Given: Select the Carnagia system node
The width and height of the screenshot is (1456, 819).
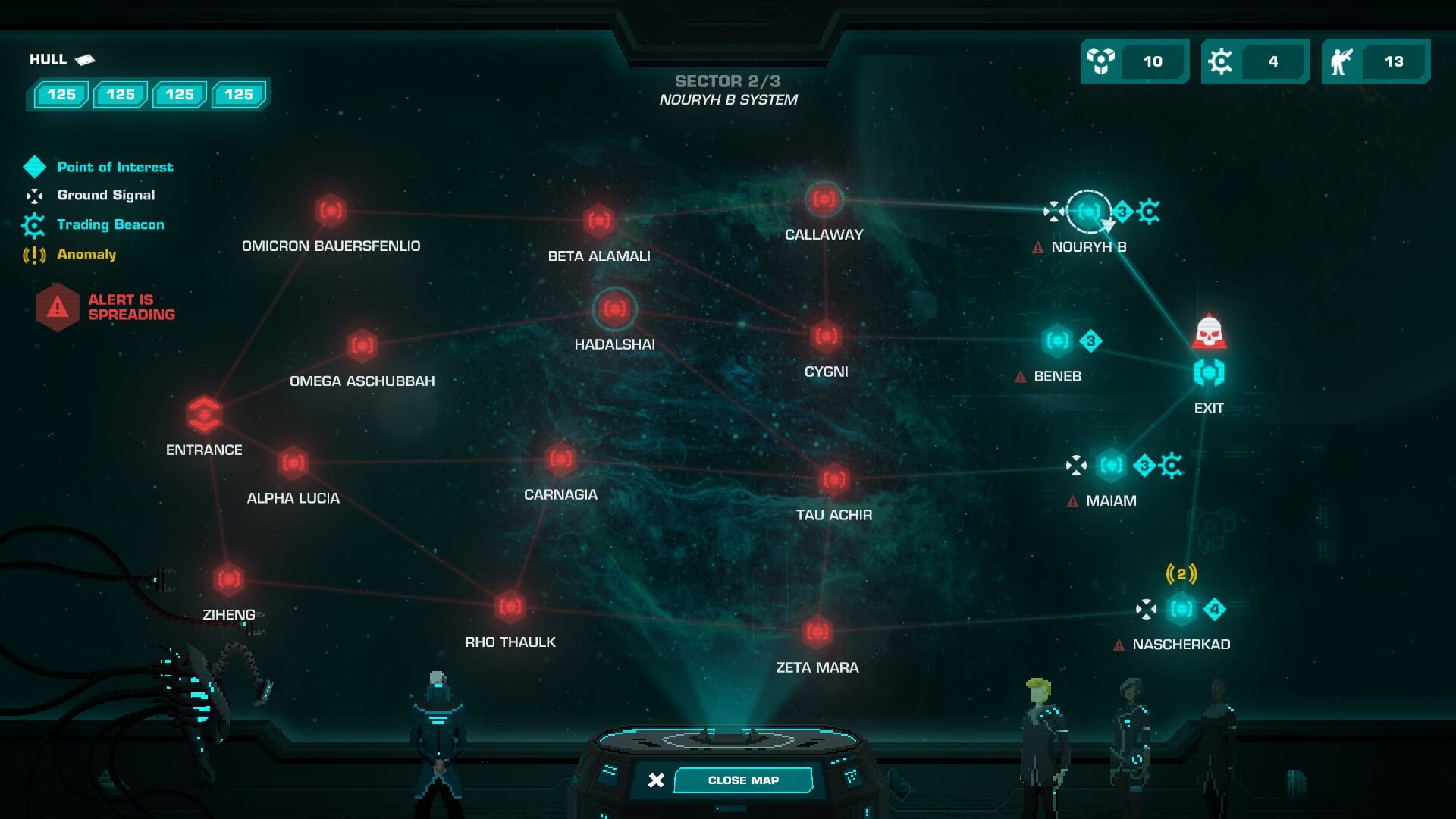Looking at the screenshot, I should coord(560,459).
